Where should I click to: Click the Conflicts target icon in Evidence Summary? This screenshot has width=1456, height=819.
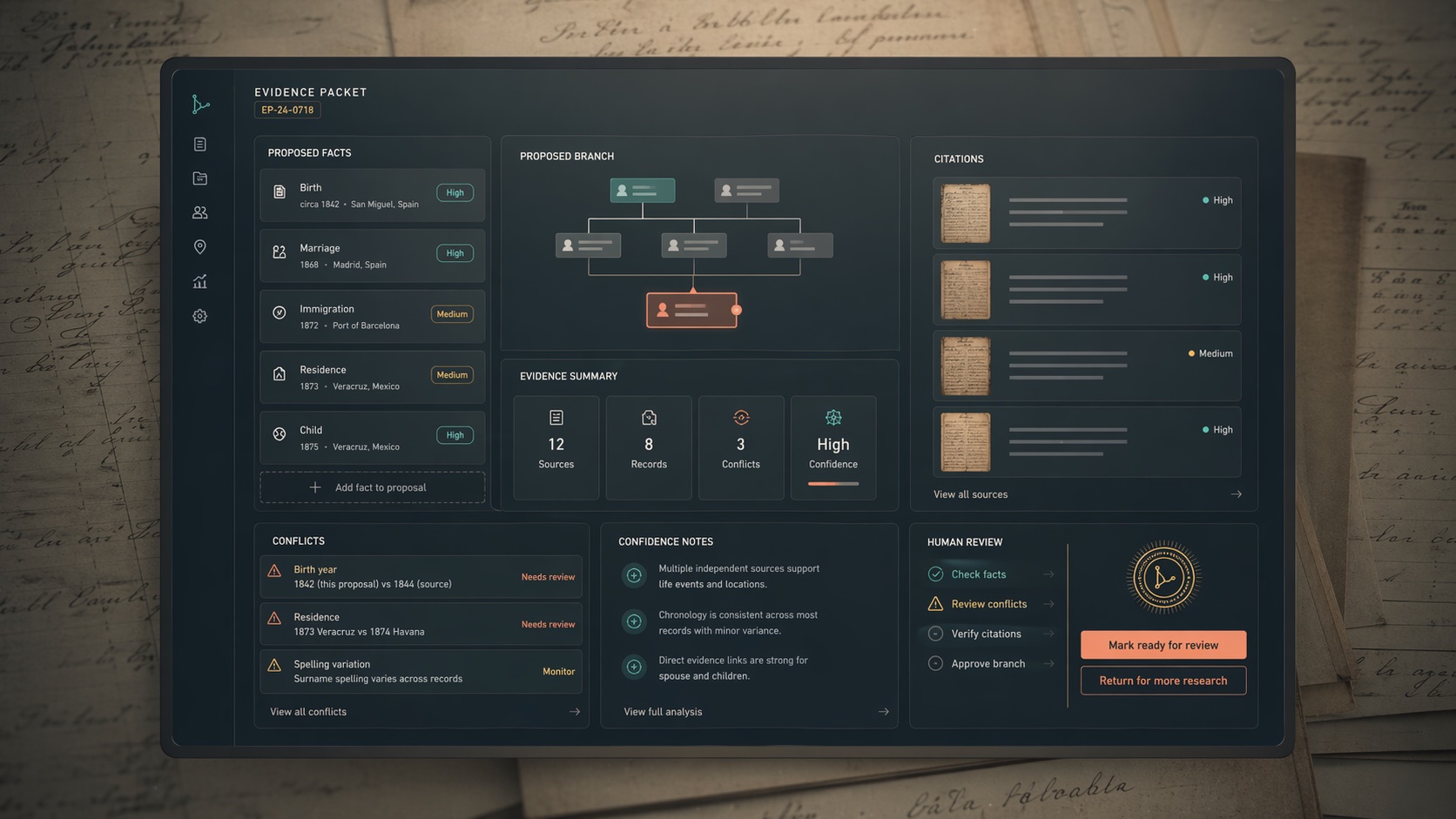point(740,417)
